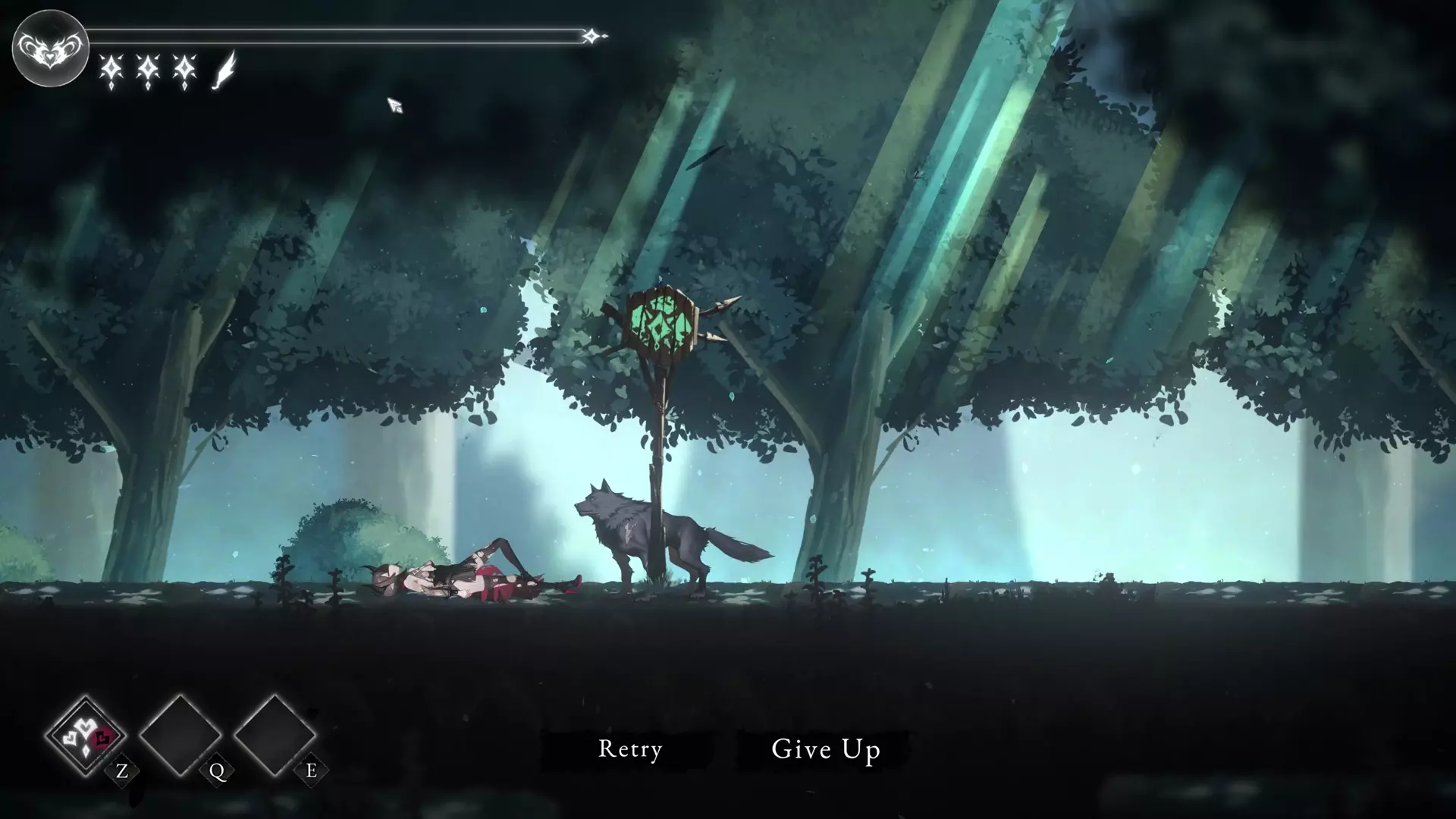Select the Give Up option
This screenshot has width=1456, height=819.
tap(825, 749)
